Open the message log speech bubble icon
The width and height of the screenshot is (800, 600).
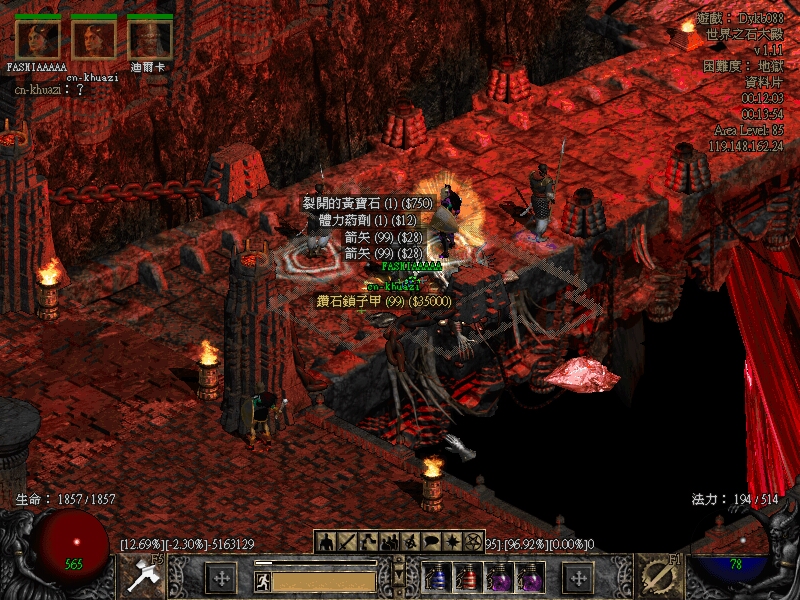[x=431, y=542]
